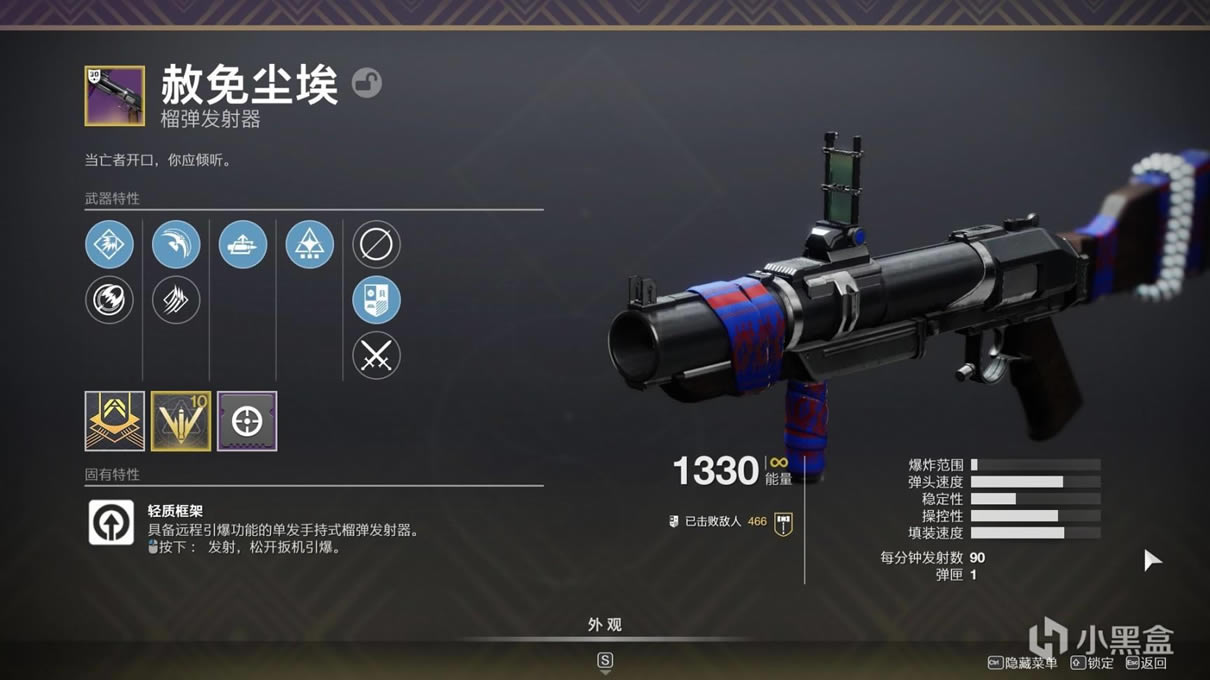Choose the swirling burst circle barrel perk
Screen dimensions: 1210x680
point(109,300)
